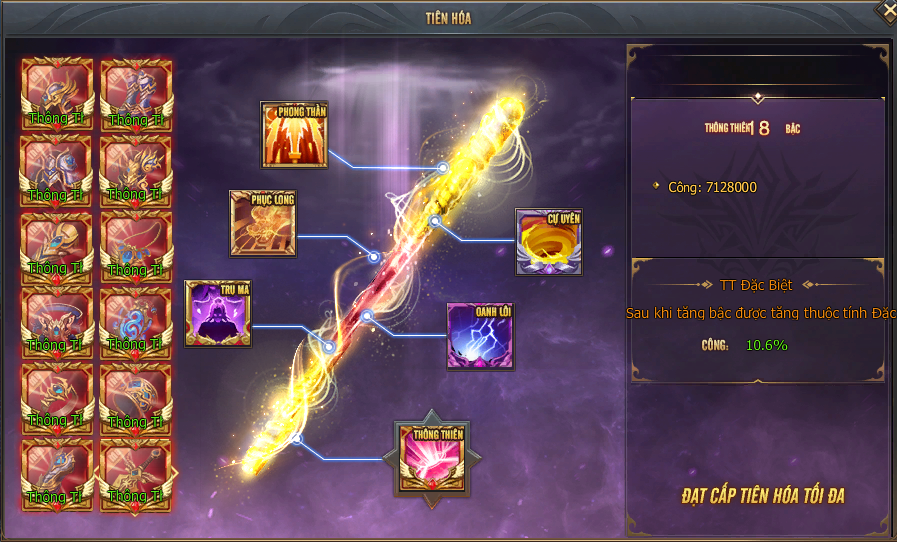Image resolution: width=897 pixels, height=542 pixels.
Task: Choose the Trụ Ma skill icon
Action: point(218,313)
